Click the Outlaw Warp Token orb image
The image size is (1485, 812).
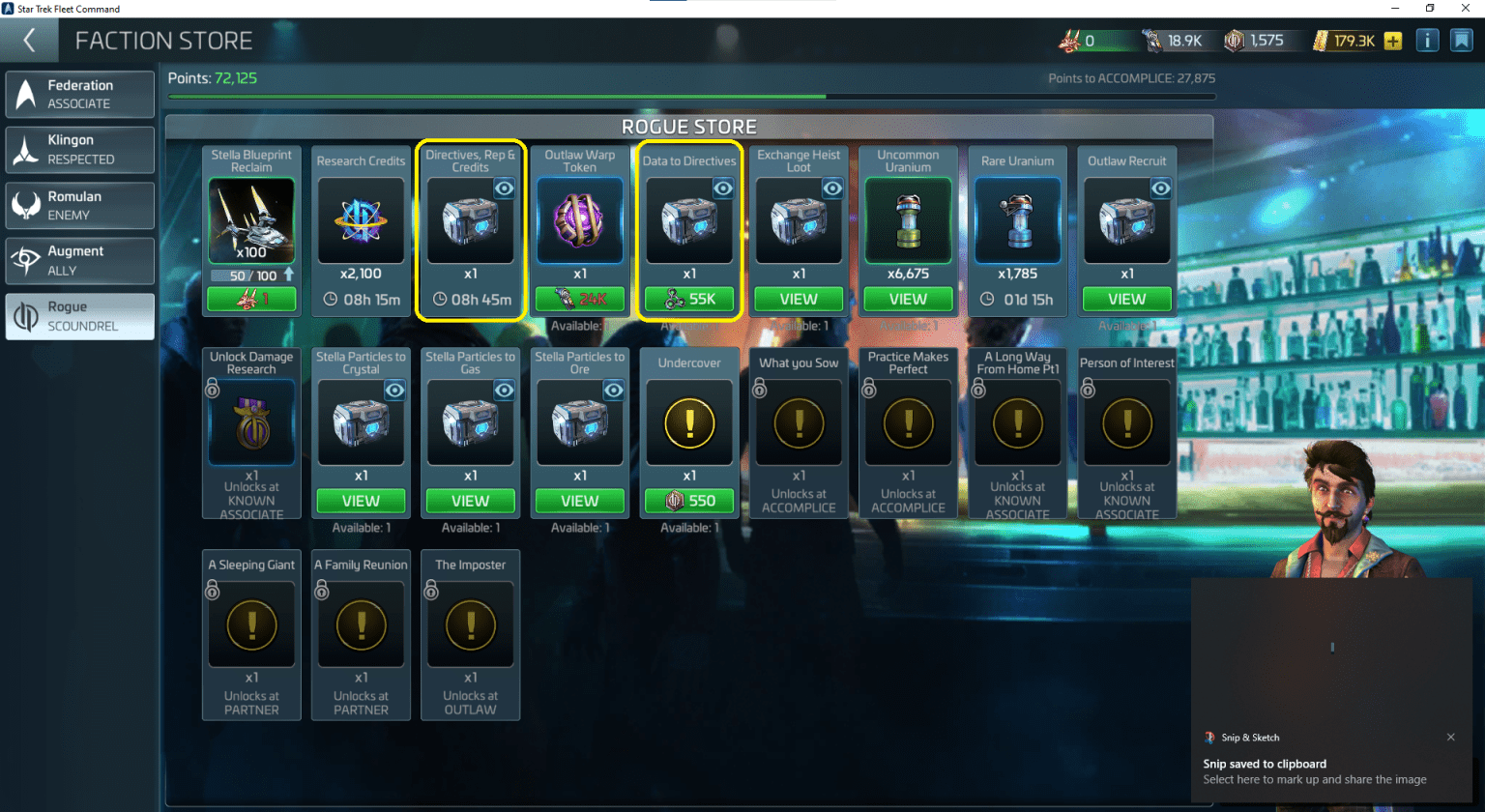click(x=580, y=220)
